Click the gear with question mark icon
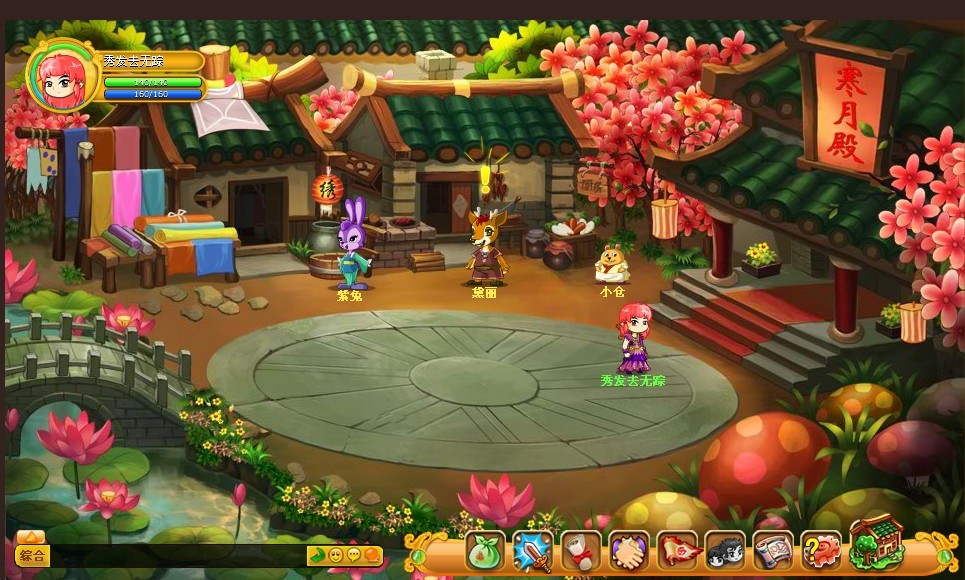This screenshot has width=965, height=580. click(821, 551)
